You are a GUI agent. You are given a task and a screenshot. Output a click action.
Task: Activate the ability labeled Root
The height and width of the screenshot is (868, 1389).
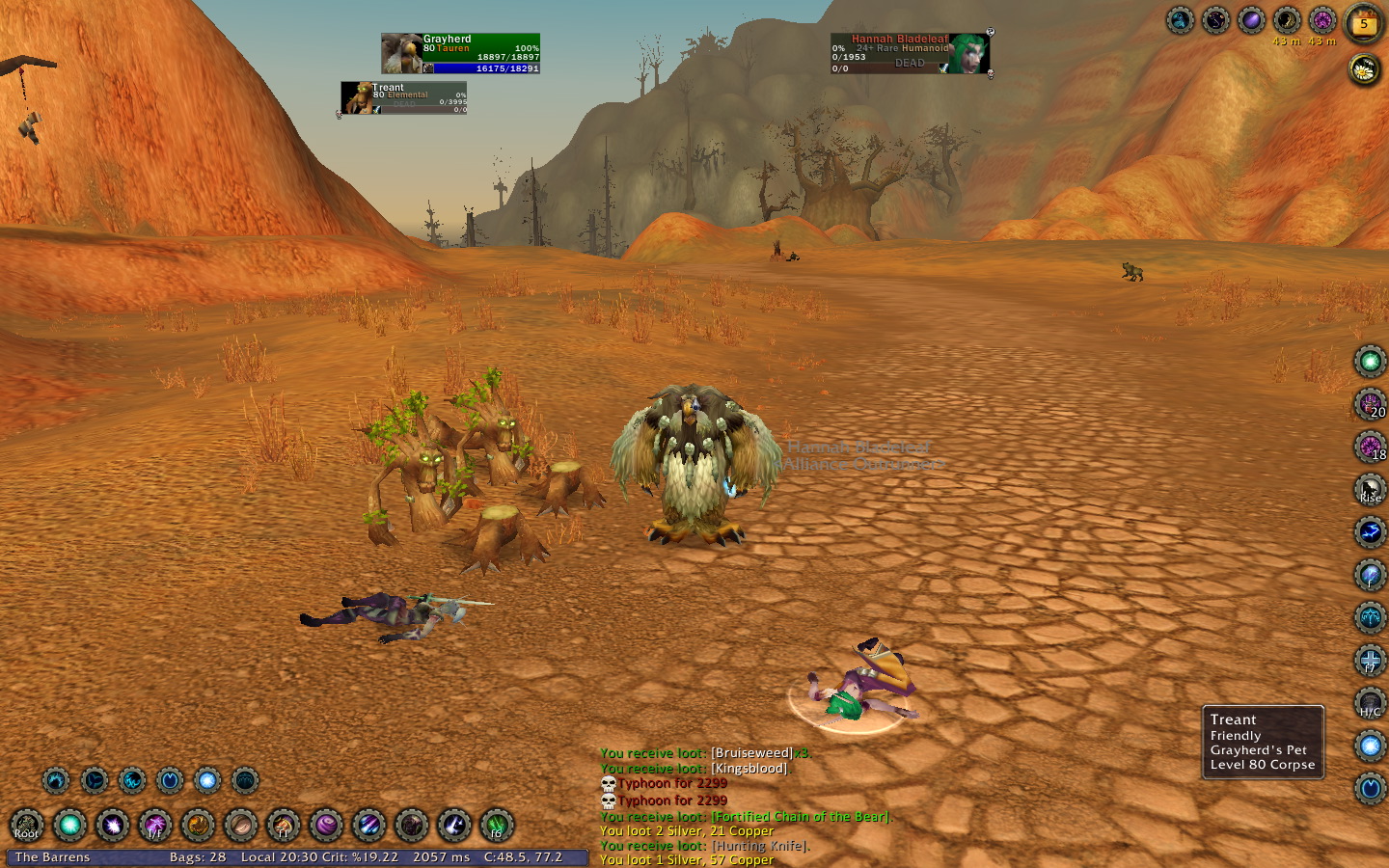[27, 826]
